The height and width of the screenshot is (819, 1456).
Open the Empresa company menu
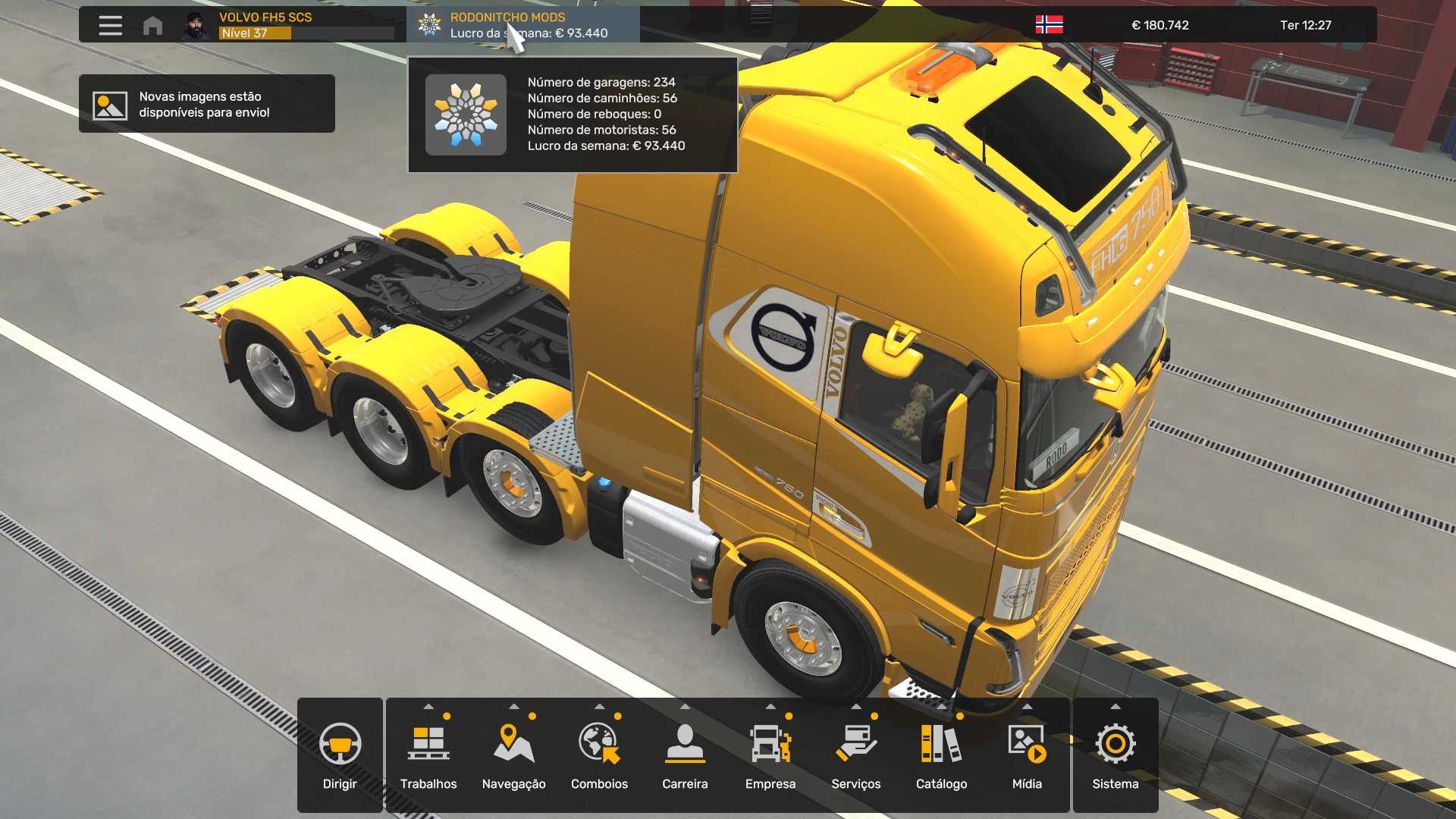click(770, 755)
